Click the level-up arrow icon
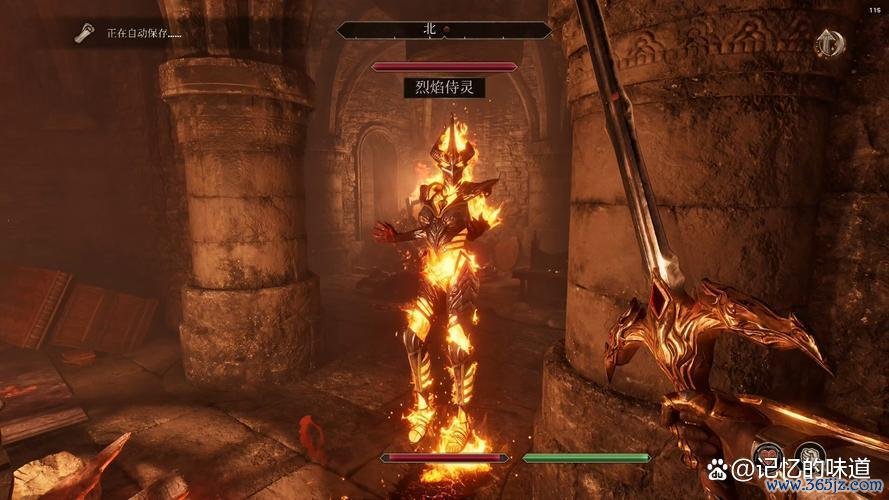This screenshot has width=889, height=500. [x=826, y=43]
